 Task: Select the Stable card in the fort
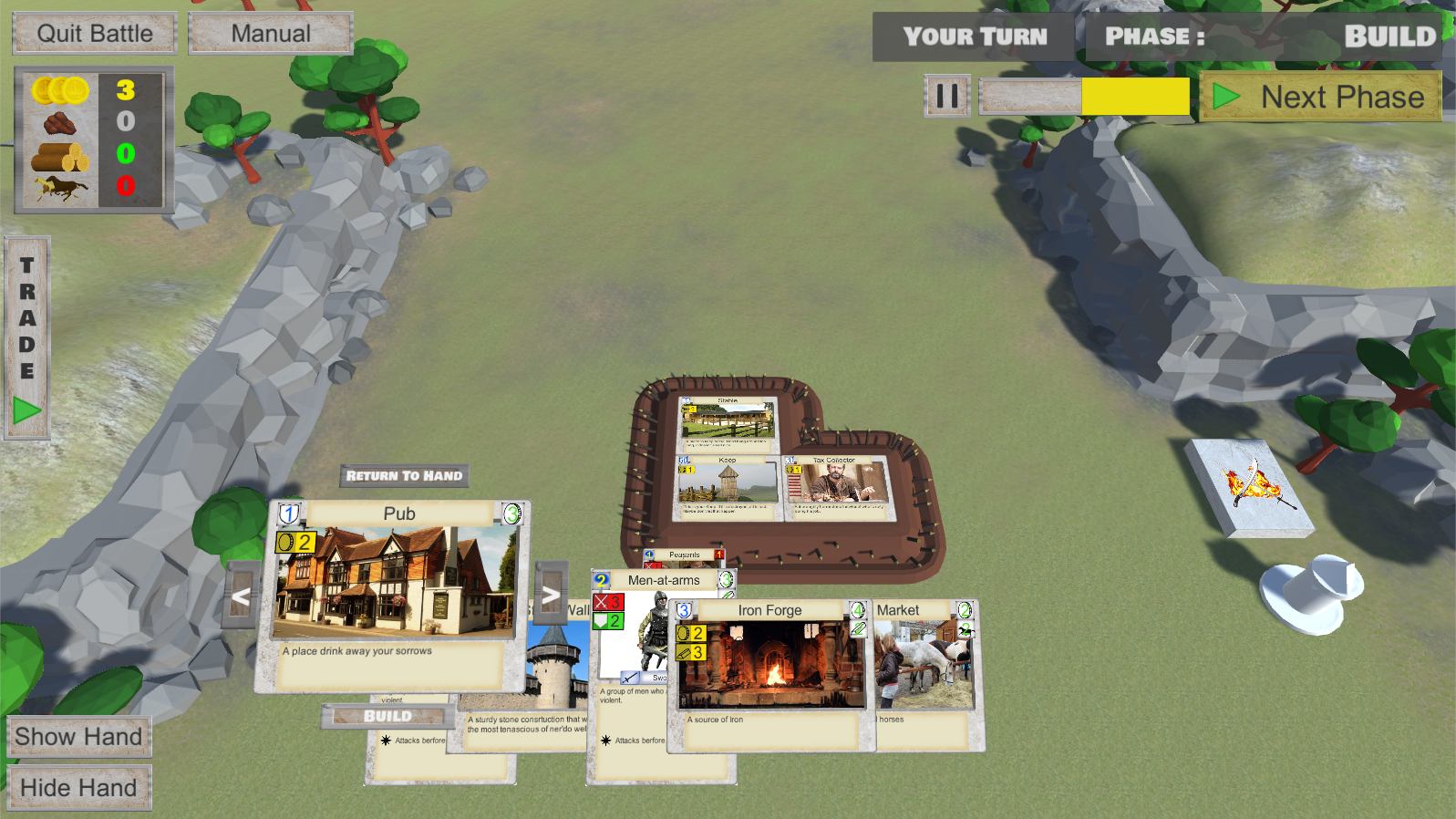coord(728,422)
